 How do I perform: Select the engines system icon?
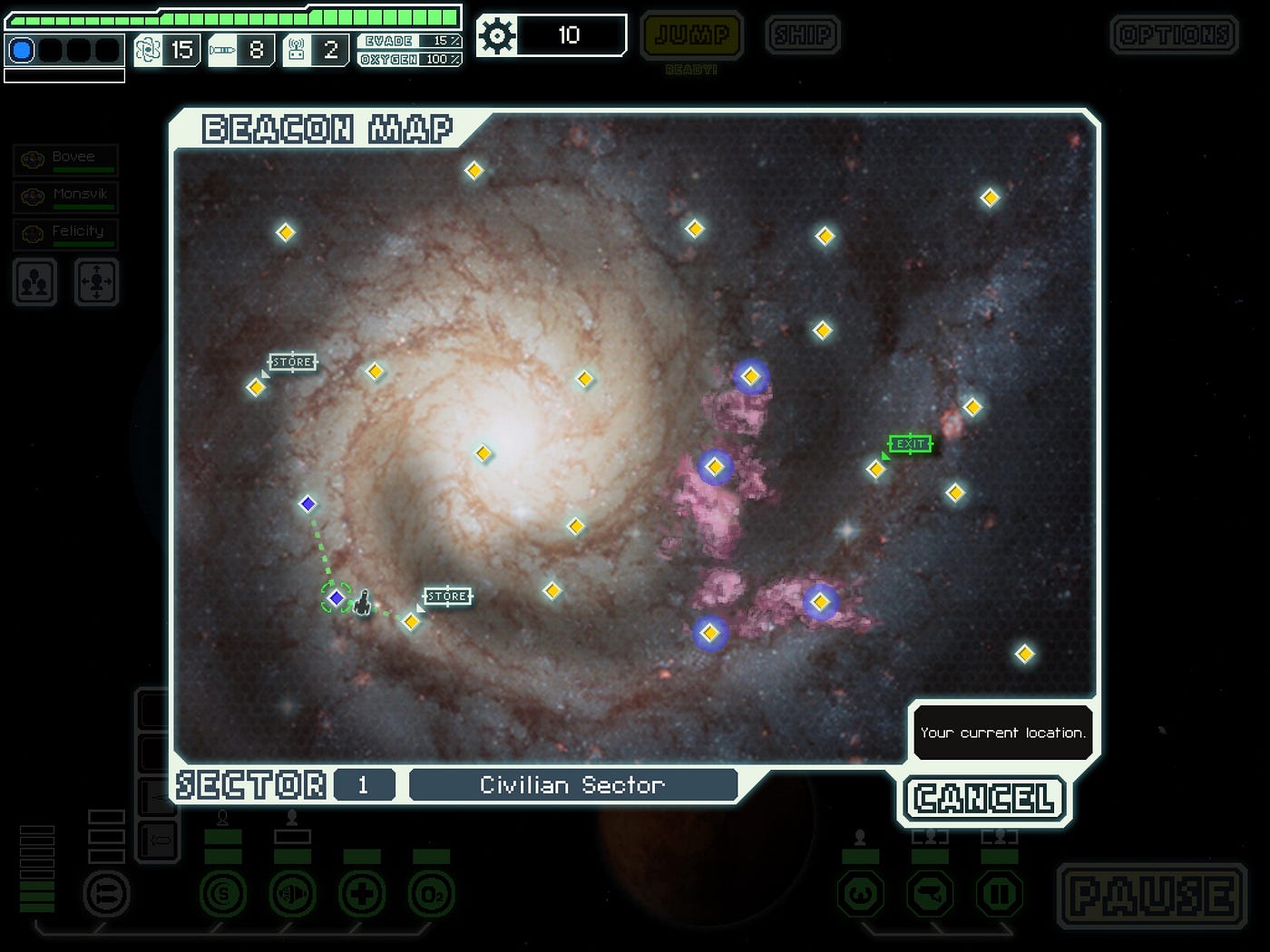click(292, 895)
